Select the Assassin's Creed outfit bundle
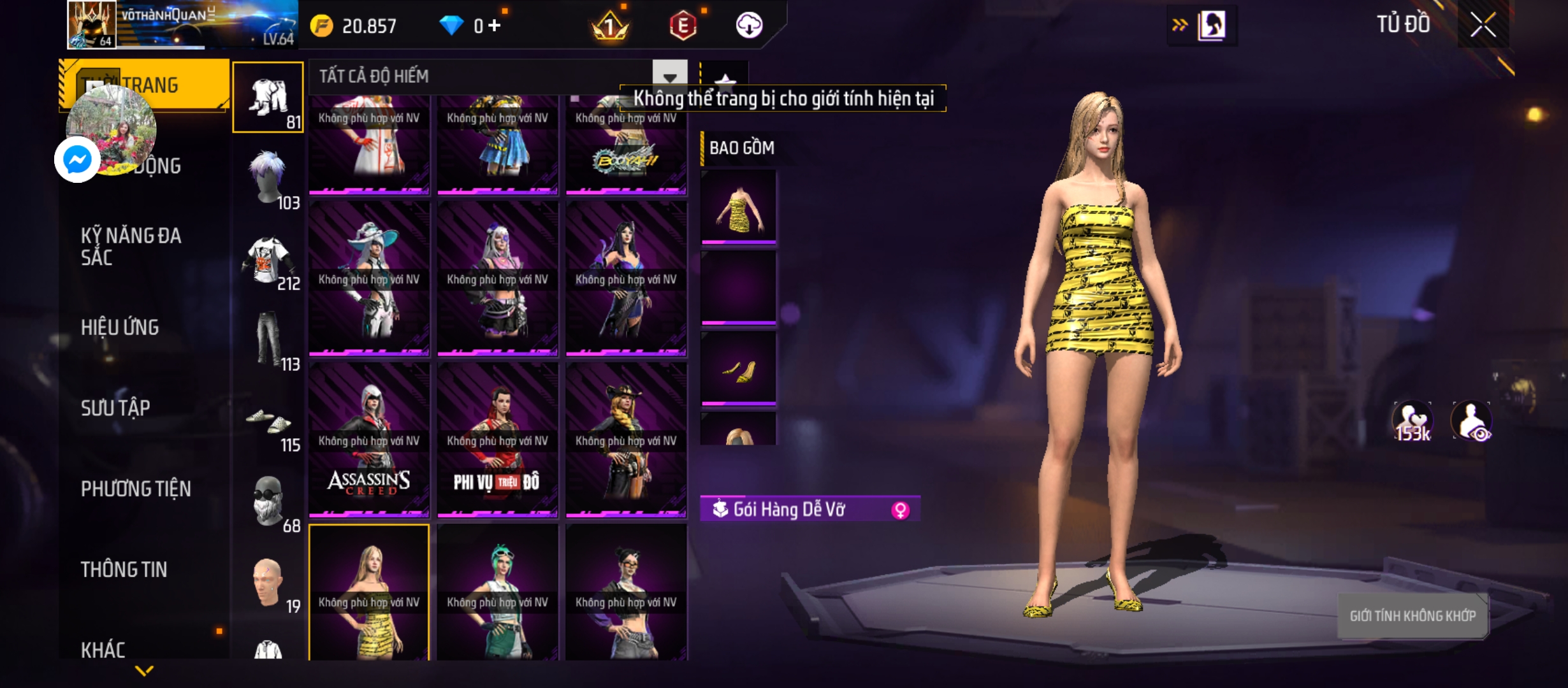This screenshot has width=1568, height=688. [x=369, y=440]
